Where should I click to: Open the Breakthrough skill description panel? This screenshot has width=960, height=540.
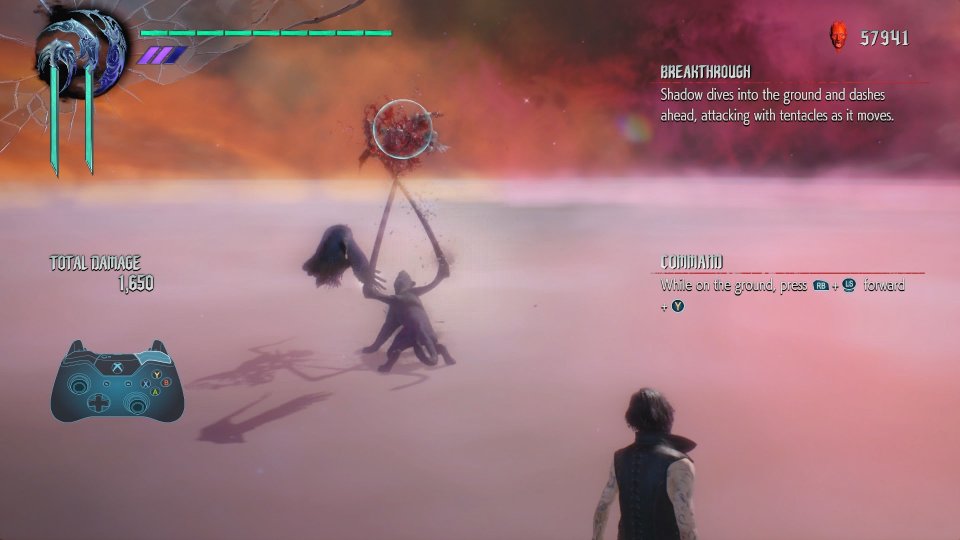(x=776, y=96)
